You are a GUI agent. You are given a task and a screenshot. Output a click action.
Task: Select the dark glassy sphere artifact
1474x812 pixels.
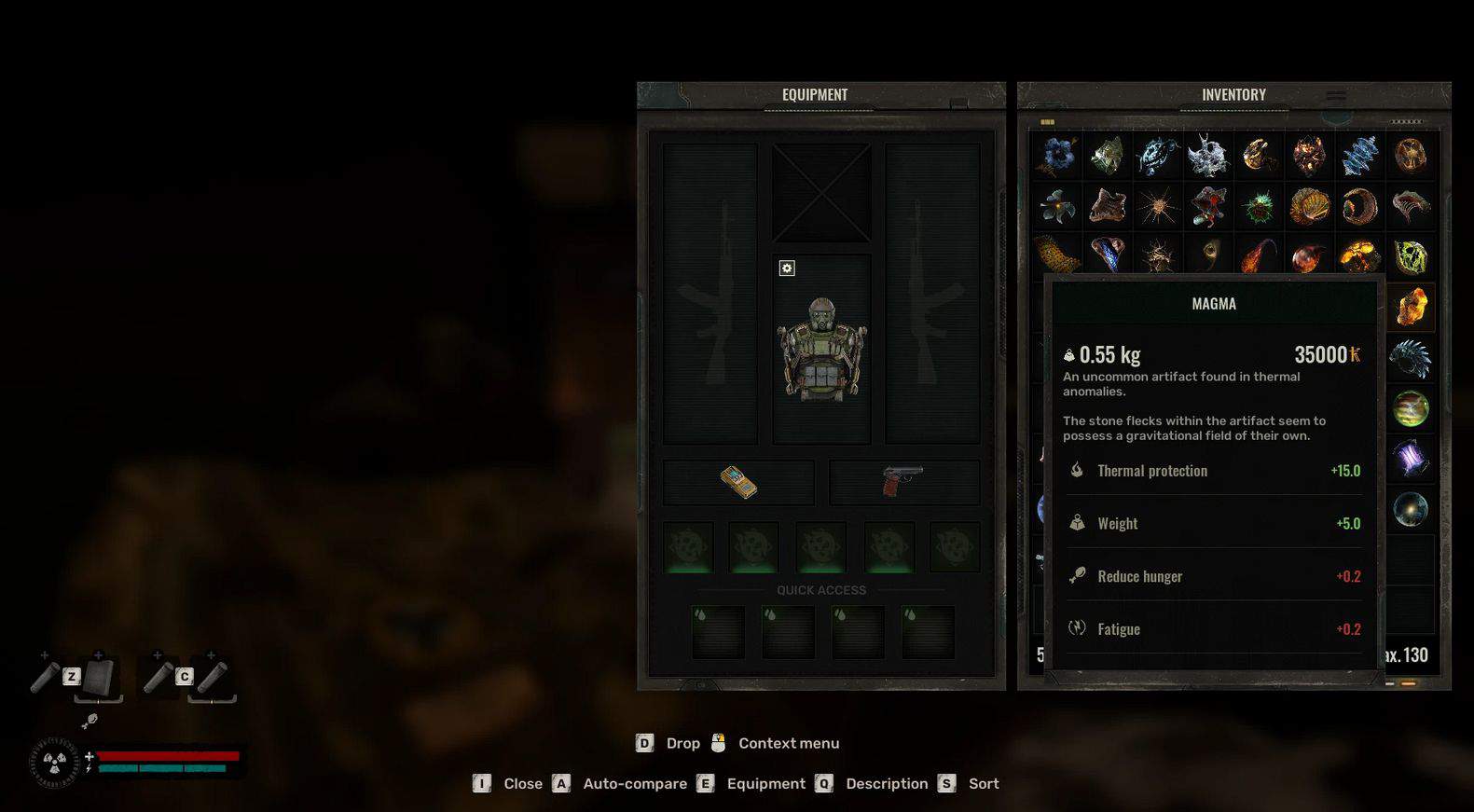tap(1411, 509)
